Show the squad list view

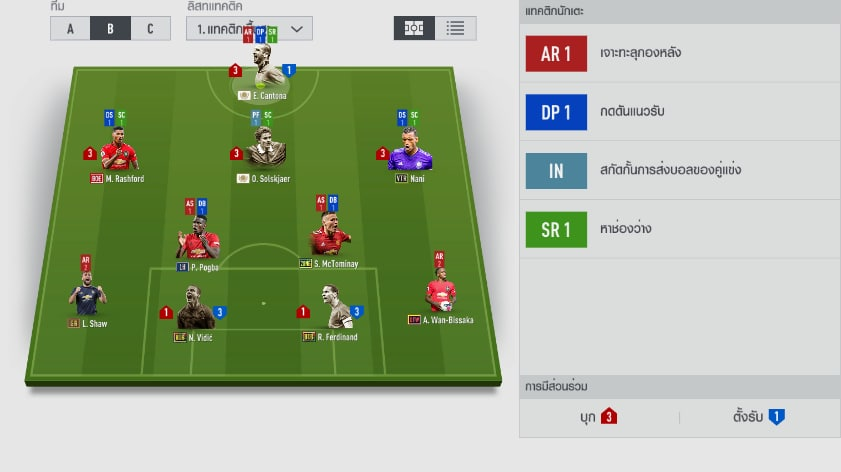(455, 28)
